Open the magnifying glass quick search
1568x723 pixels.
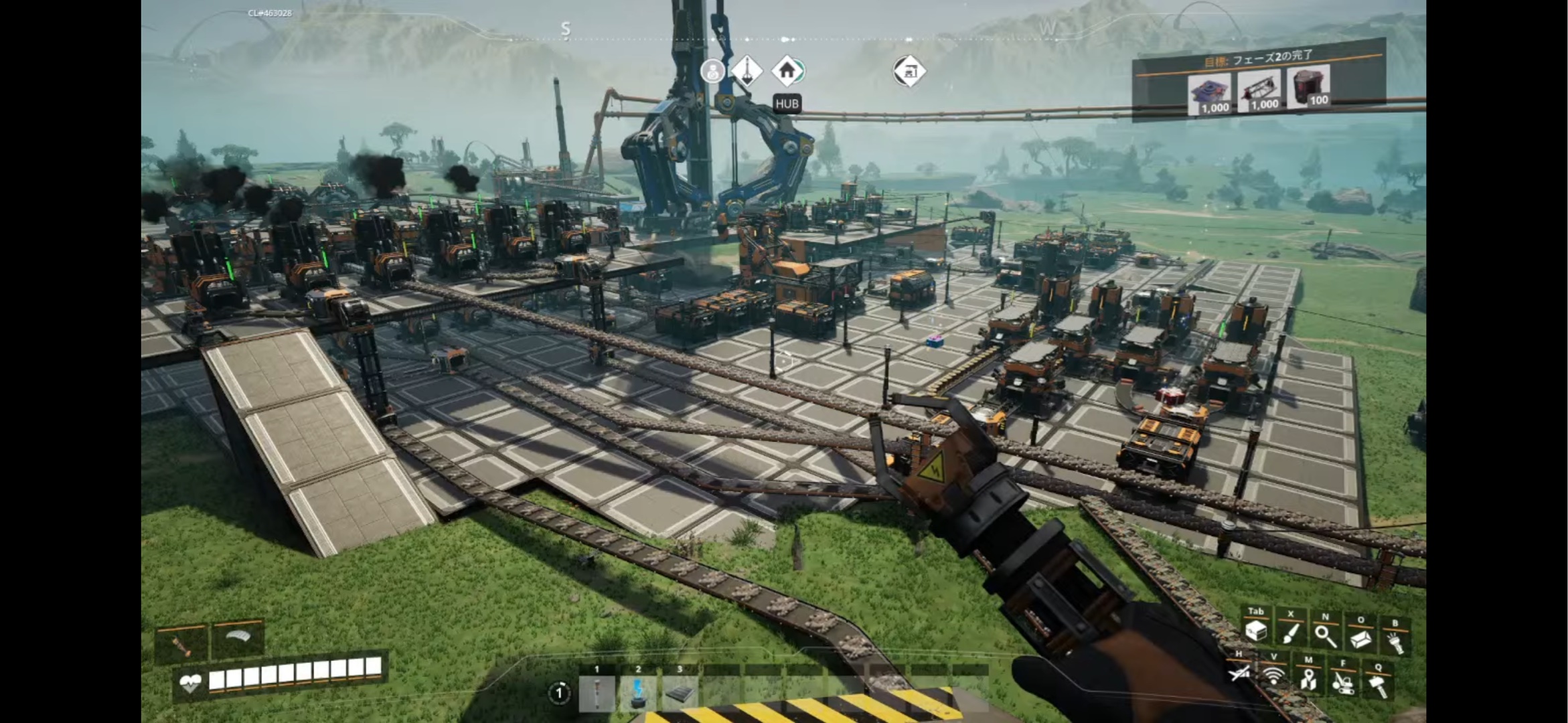click(1325, 635)
